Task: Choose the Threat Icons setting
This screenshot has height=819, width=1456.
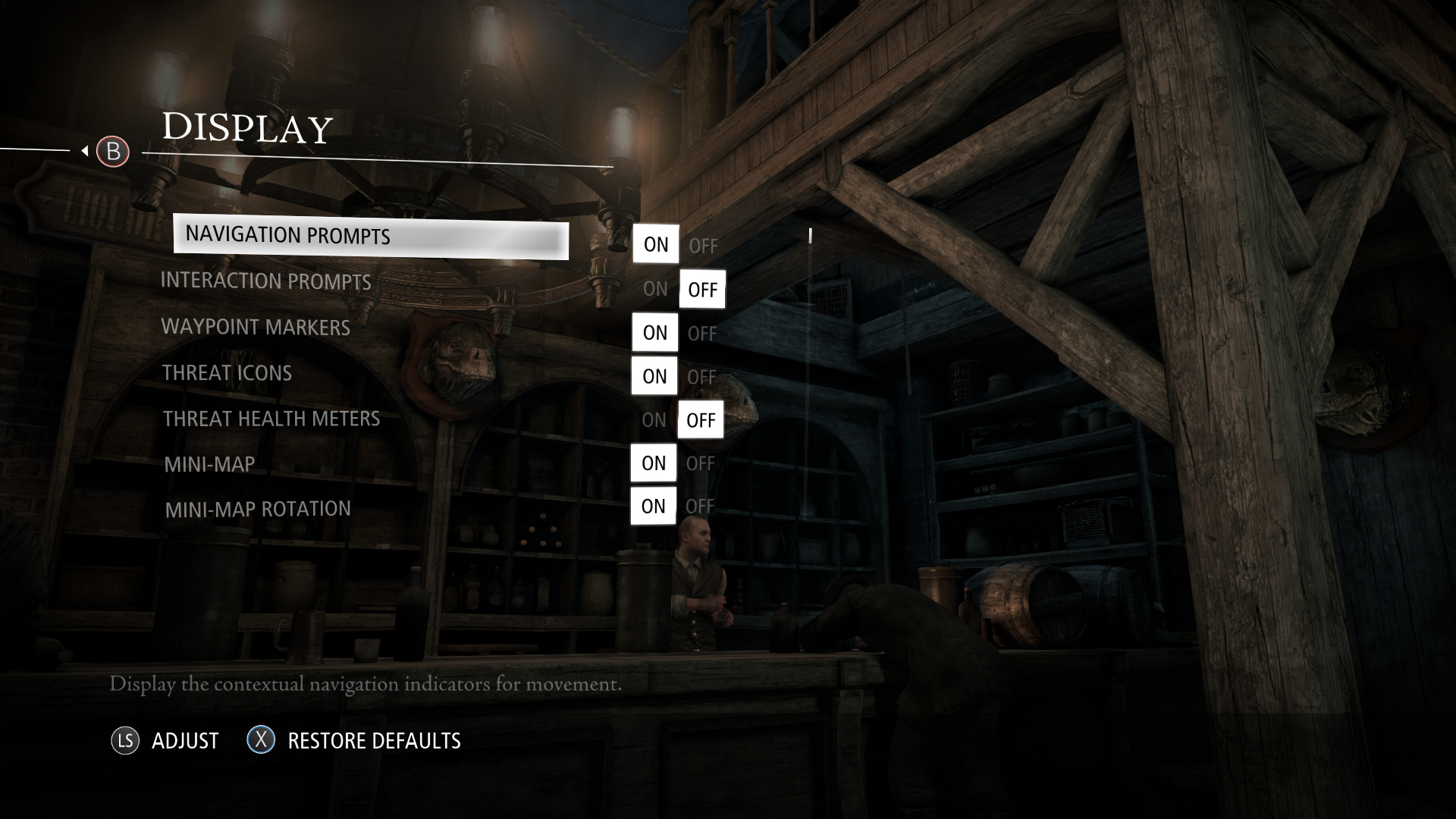Action: (x=227, y=373)
